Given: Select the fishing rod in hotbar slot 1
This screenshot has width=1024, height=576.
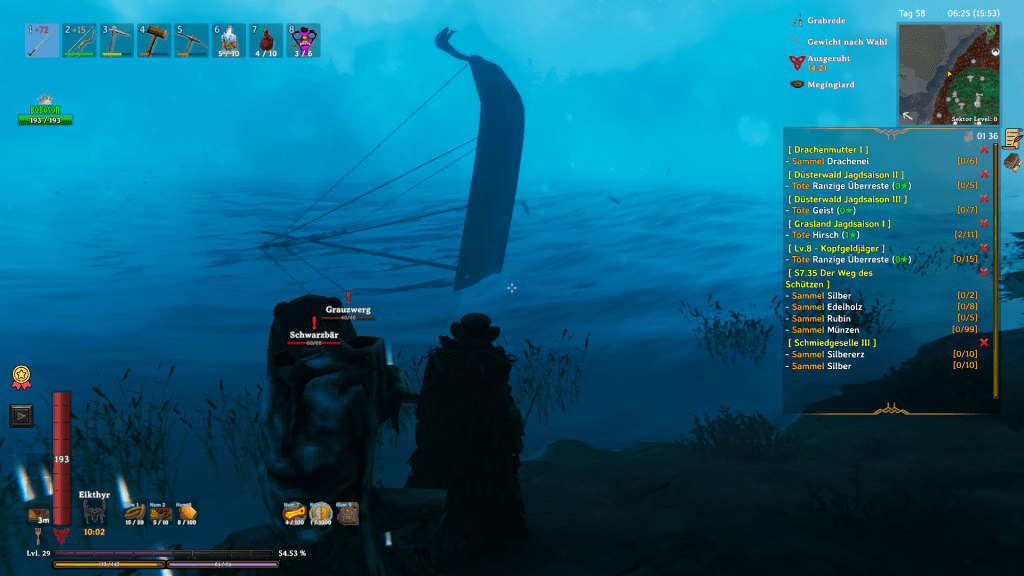Looking at the screenshot, I should point(42,41).
